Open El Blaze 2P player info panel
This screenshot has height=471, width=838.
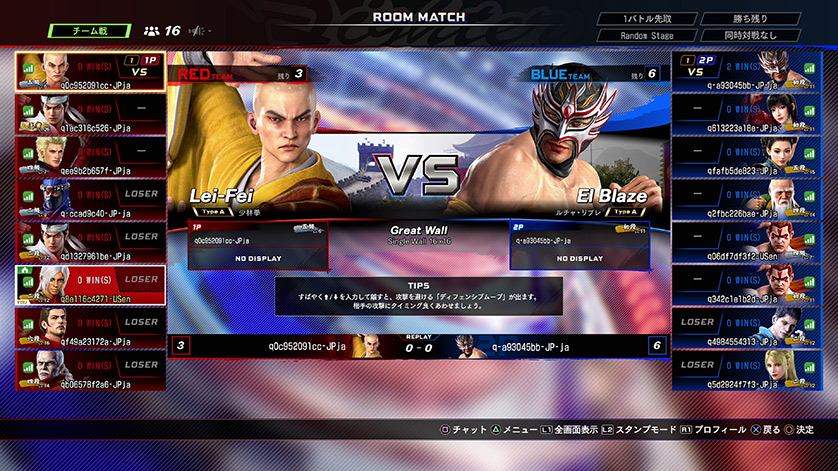579,246
